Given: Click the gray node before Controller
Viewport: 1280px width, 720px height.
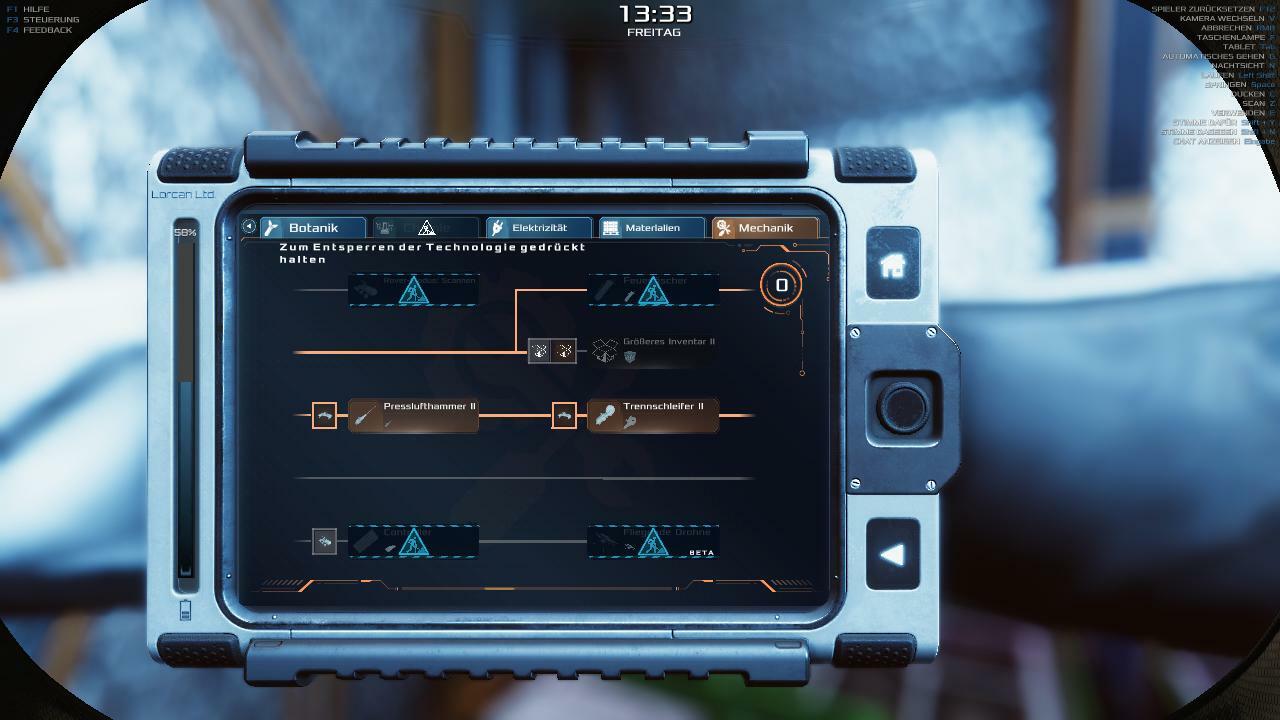Looking at the screenshot, I should [324, 541].
